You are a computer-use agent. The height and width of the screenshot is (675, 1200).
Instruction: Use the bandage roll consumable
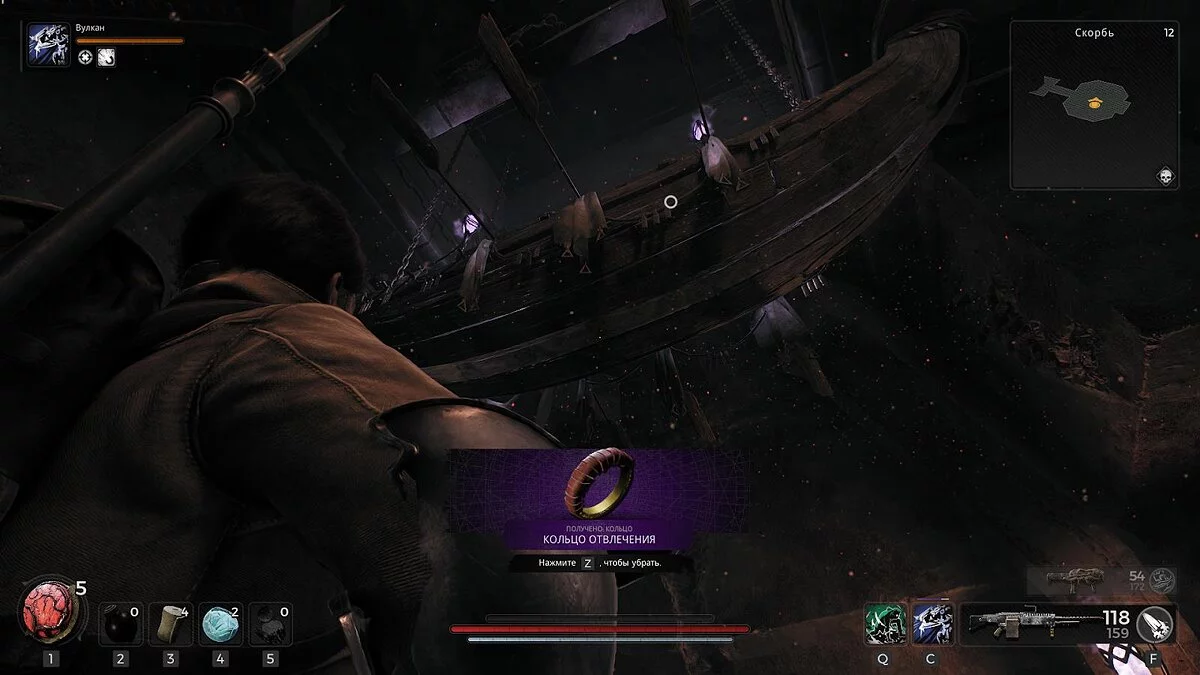pyautogui.click(x=170, y=625)
